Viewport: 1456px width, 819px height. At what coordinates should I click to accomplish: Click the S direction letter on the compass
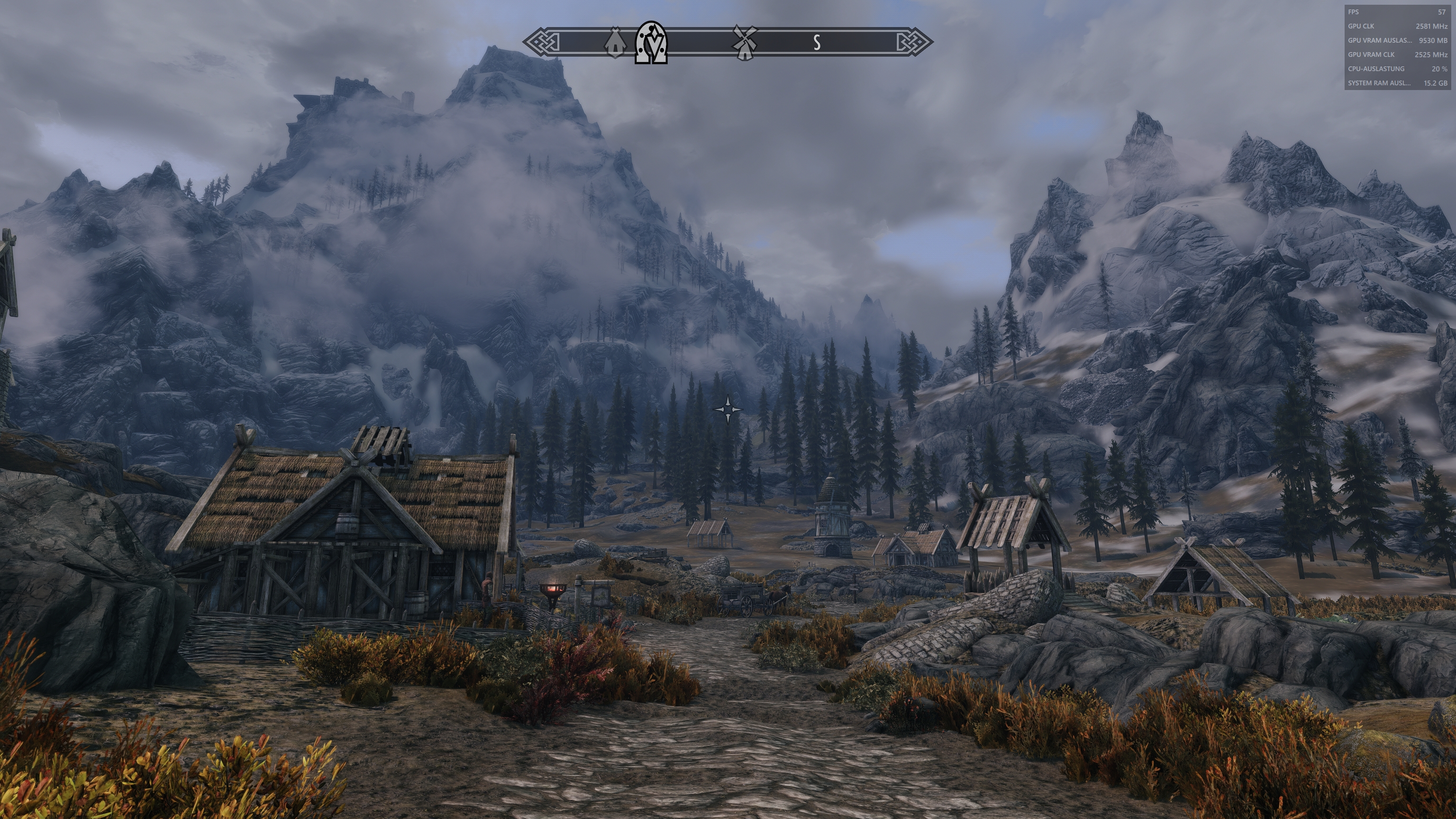tap(816, 41)
